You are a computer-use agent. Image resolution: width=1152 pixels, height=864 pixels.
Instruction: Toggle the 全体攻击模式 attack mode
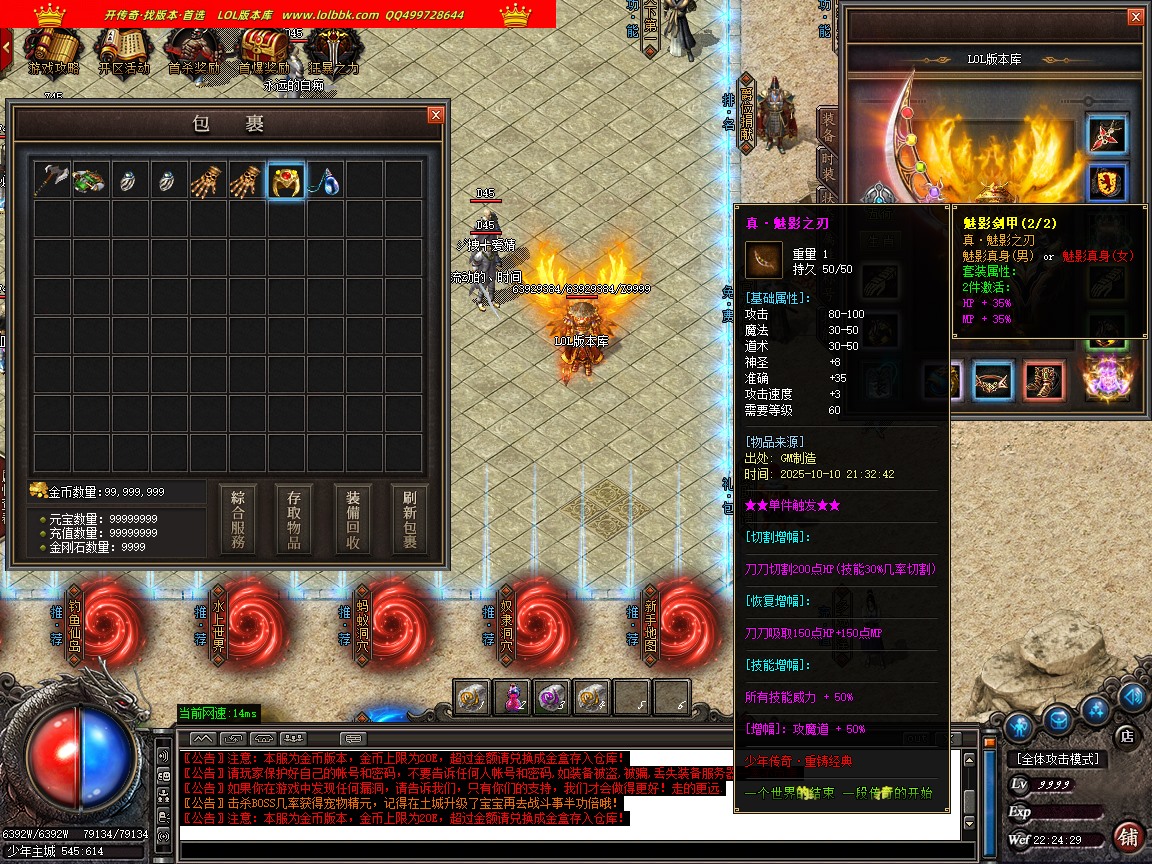point(1056,760)
